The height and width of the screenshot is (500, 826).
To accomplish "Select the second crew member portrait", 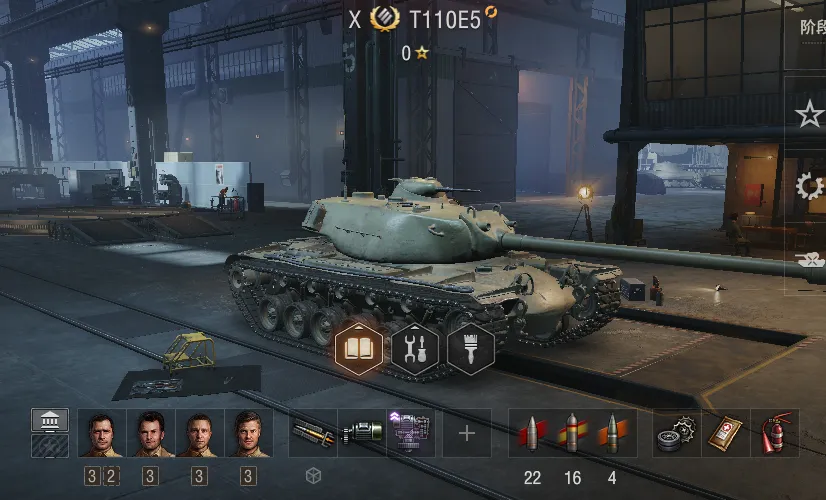I will point(150,433).
